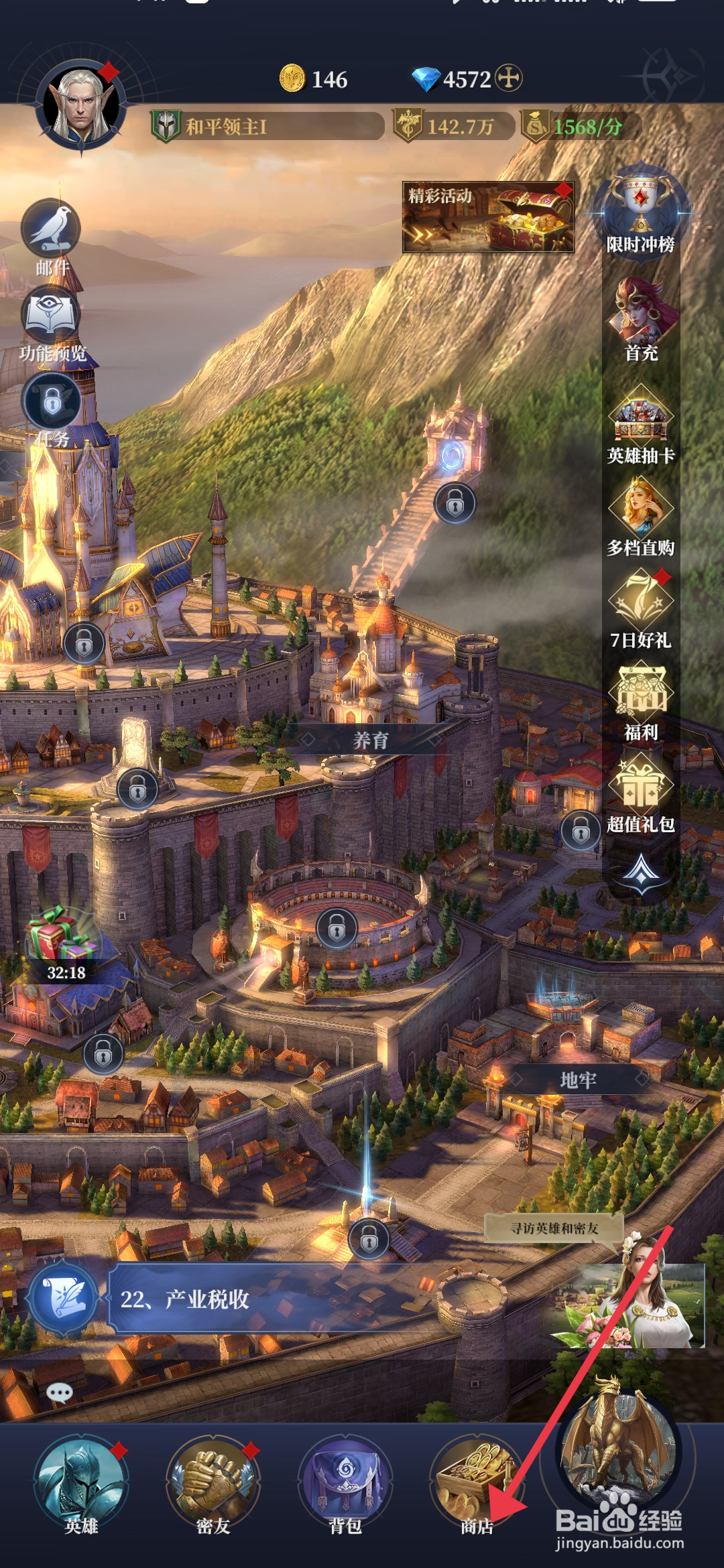Open the 商店 shop

(476, 1482)
